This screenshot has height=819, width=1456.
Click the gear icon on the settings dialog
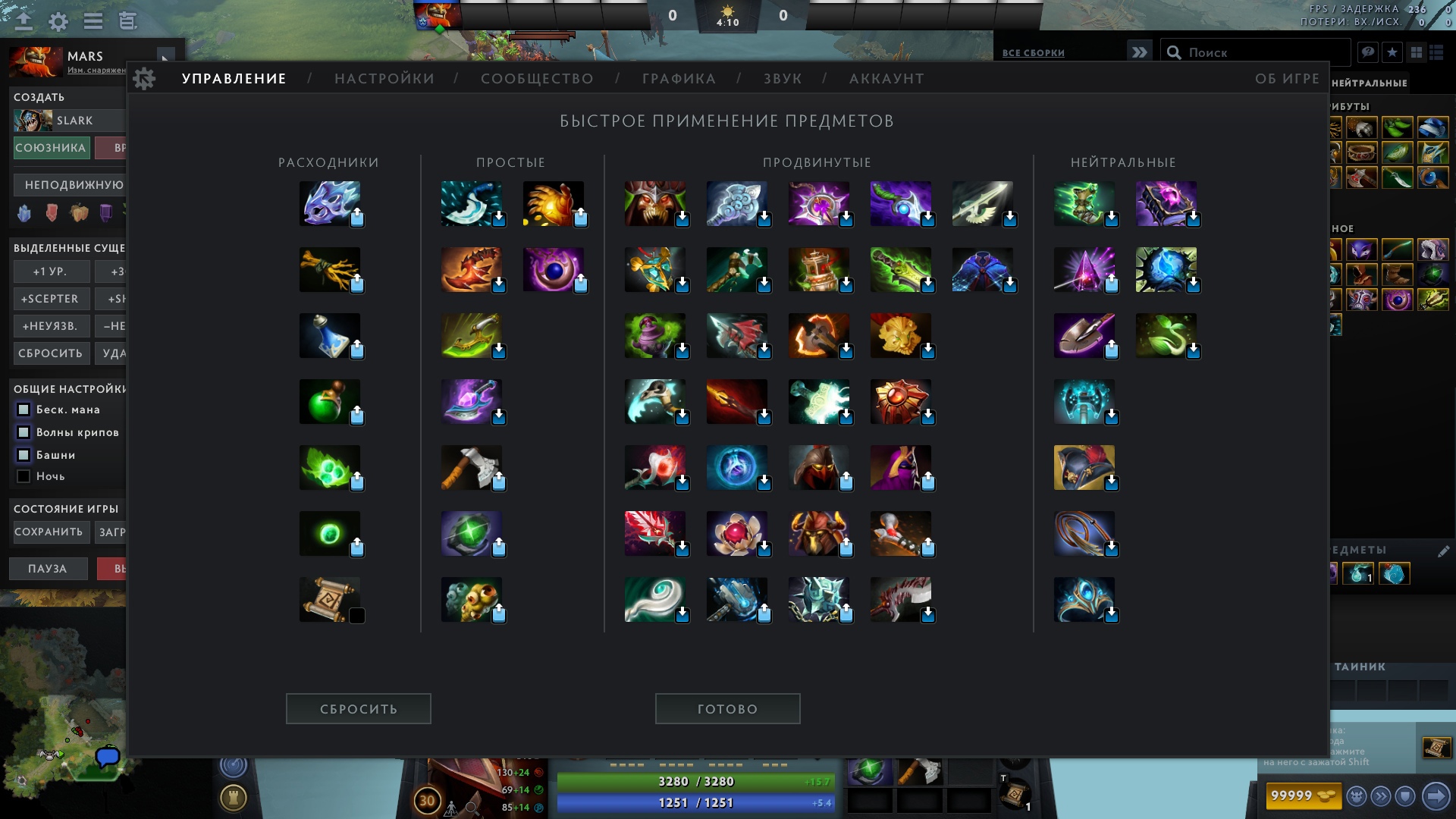pos(143,78)
